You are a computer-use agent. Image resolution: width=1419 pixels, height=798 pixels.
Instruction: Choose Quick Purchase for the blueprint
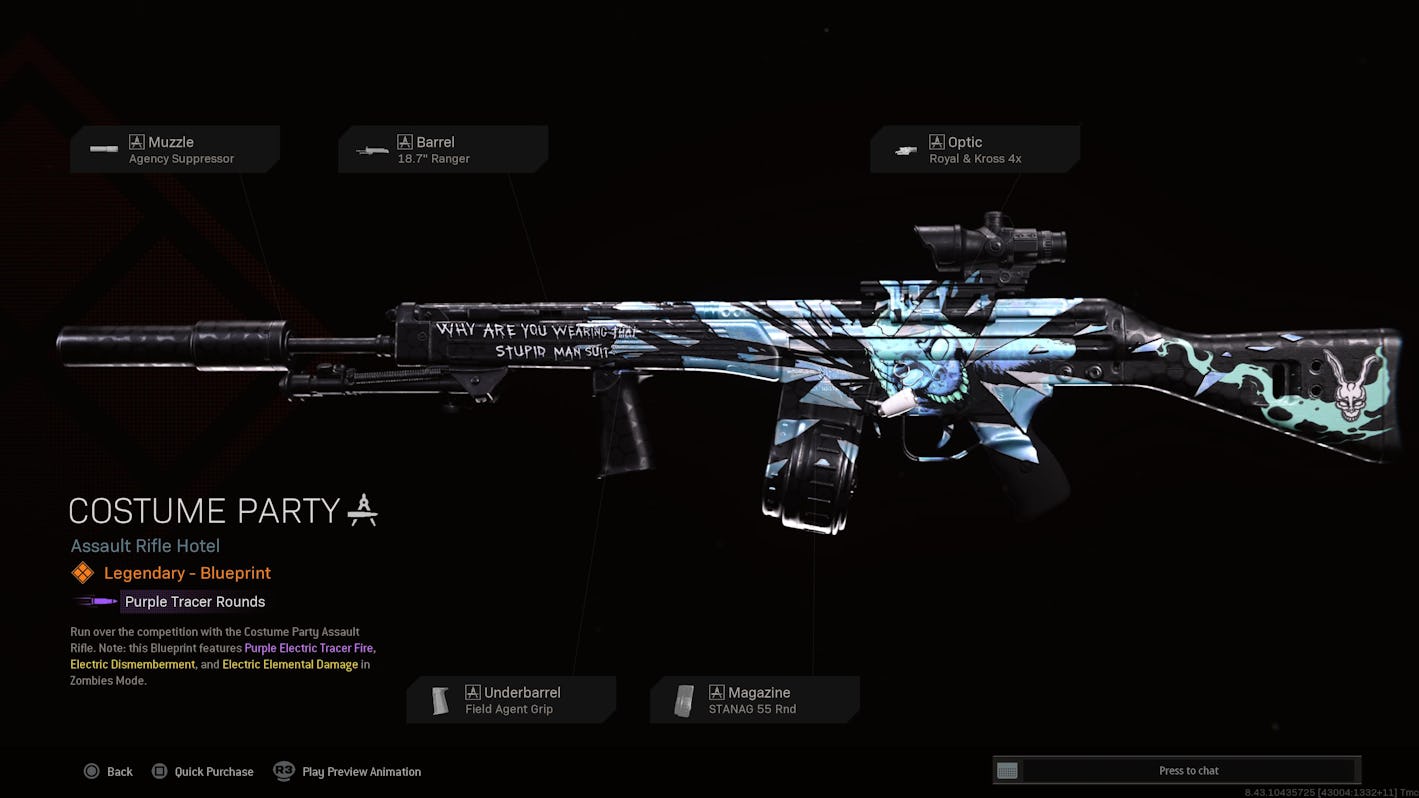click(x=202, y=771)
